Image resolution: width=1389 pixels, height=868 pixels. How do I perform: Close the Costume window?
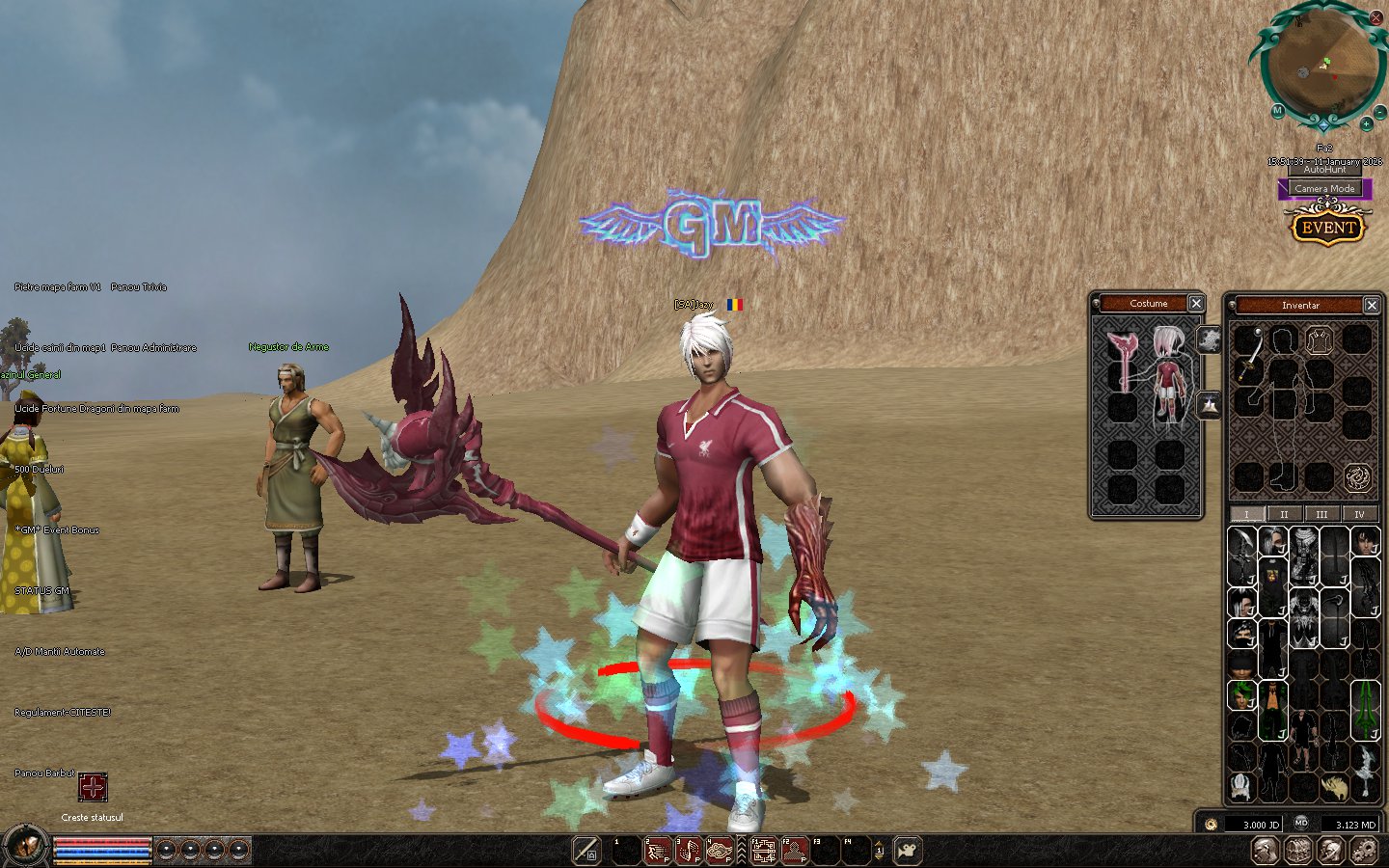(x=1196, y=304)
